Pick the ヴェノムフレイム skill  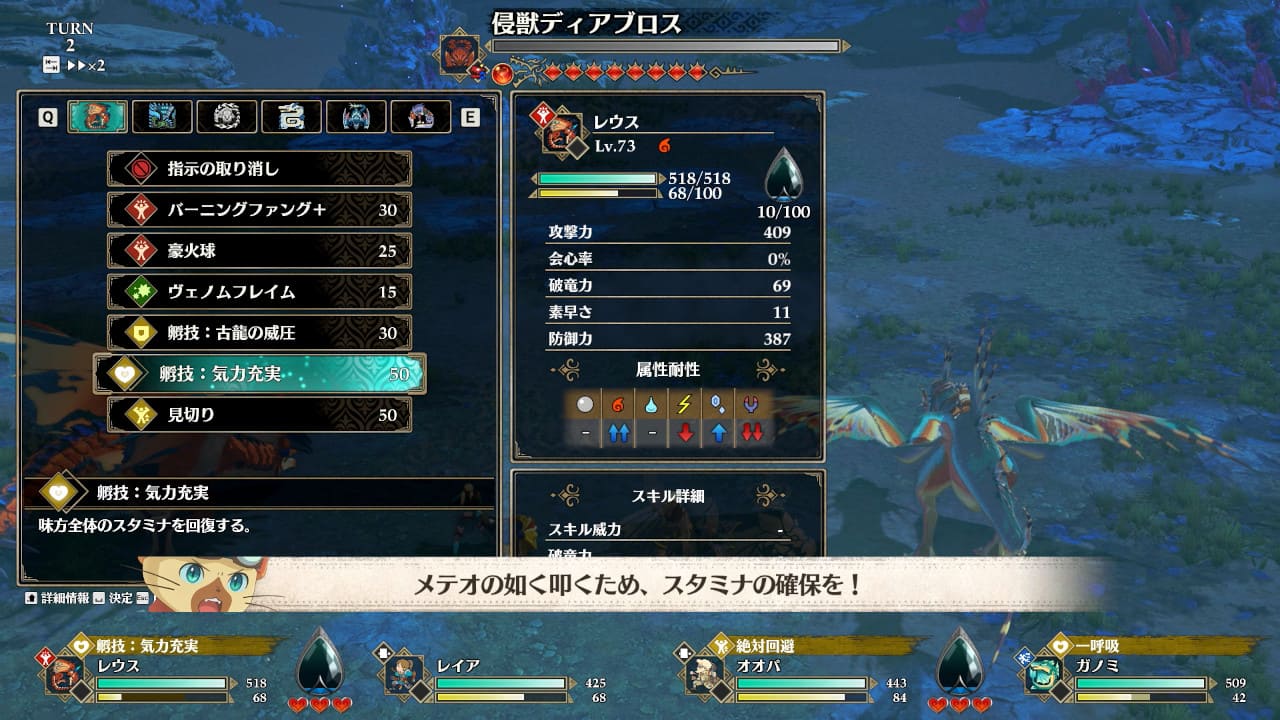point(259,292)
